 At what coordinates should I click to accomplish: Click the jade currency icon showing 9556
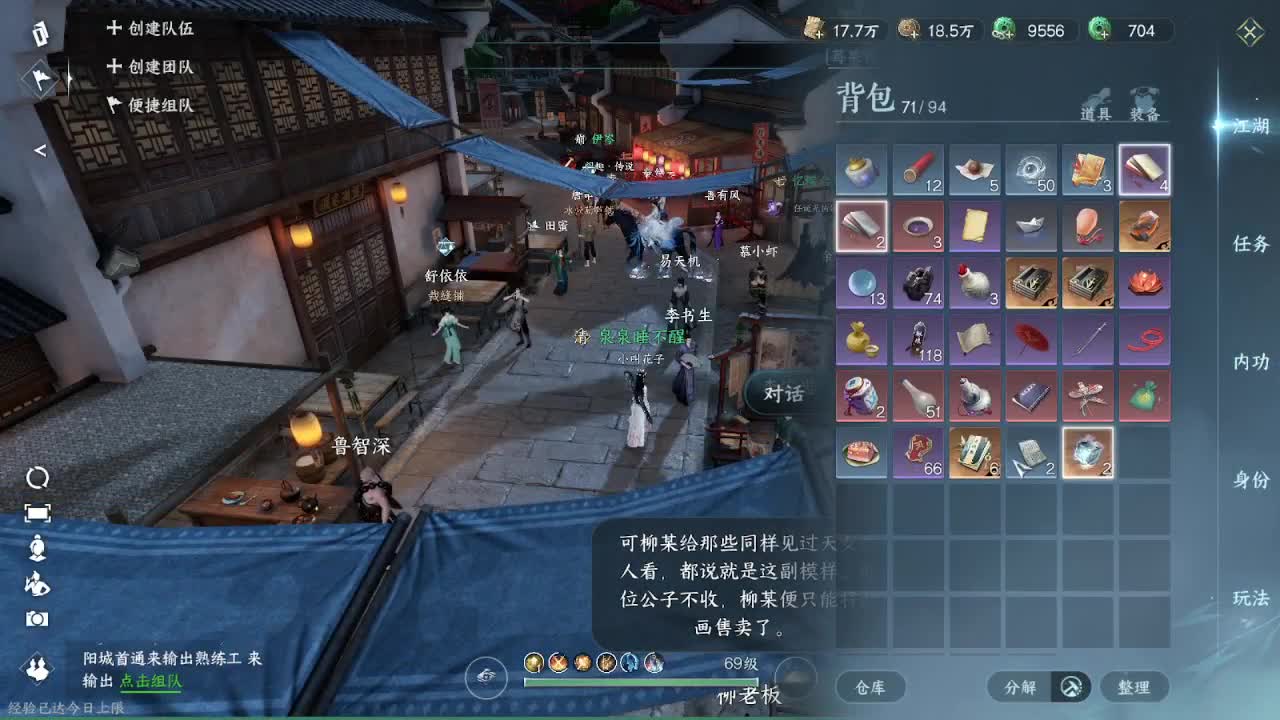pyautogui.click(x=1003, y=30)
